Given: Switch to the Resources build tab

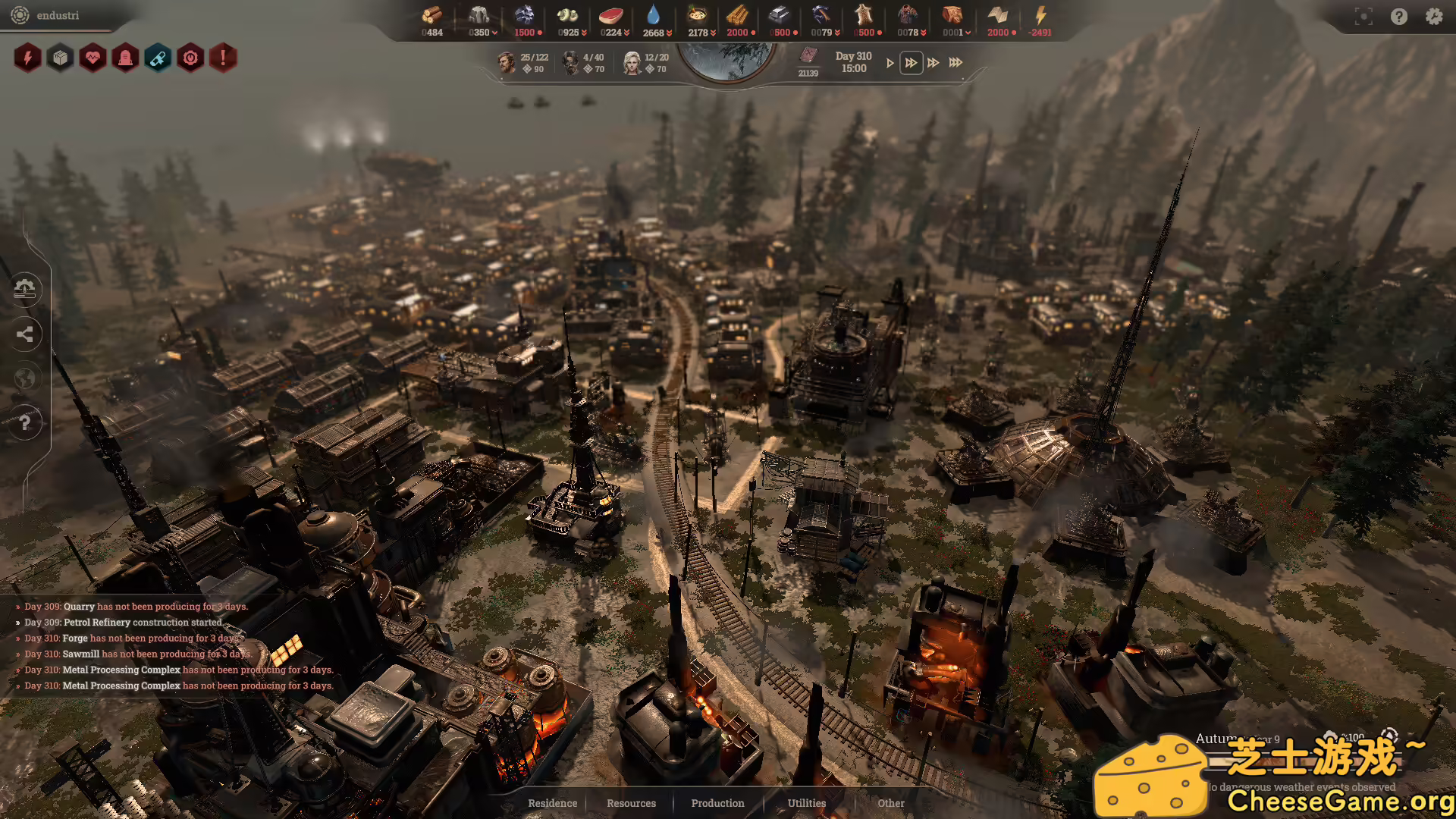Looking at the screenshot, I should point(631,803).
